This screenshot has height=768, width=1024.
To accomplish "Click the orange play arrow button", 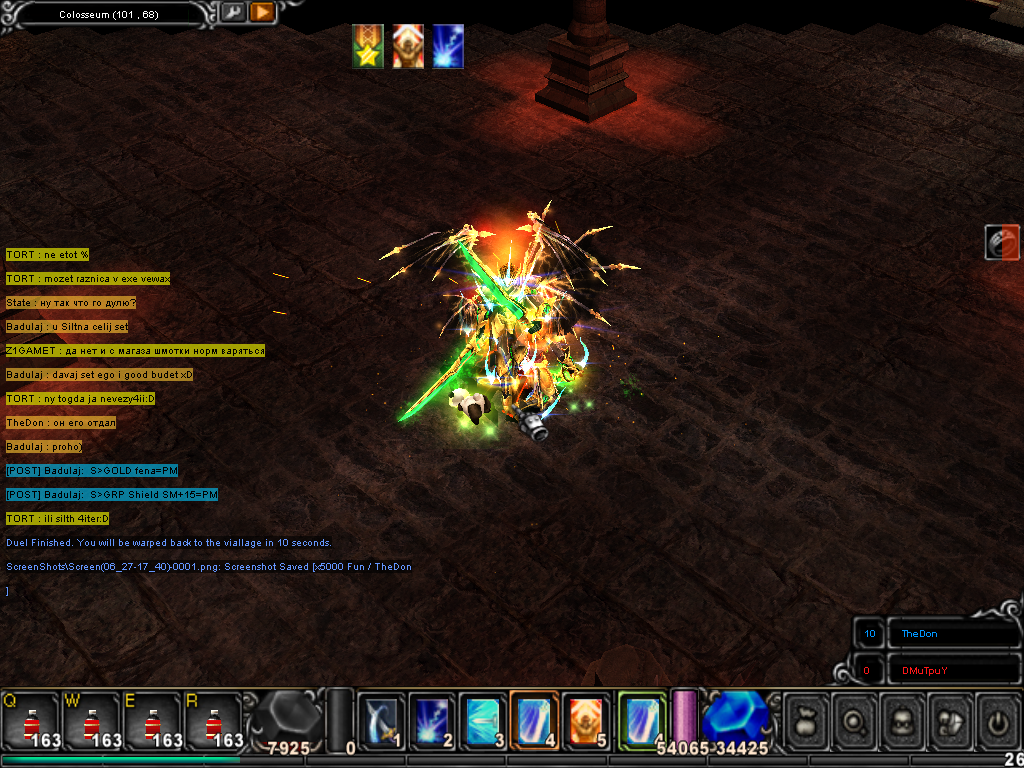I will click(x=262, y=13).
